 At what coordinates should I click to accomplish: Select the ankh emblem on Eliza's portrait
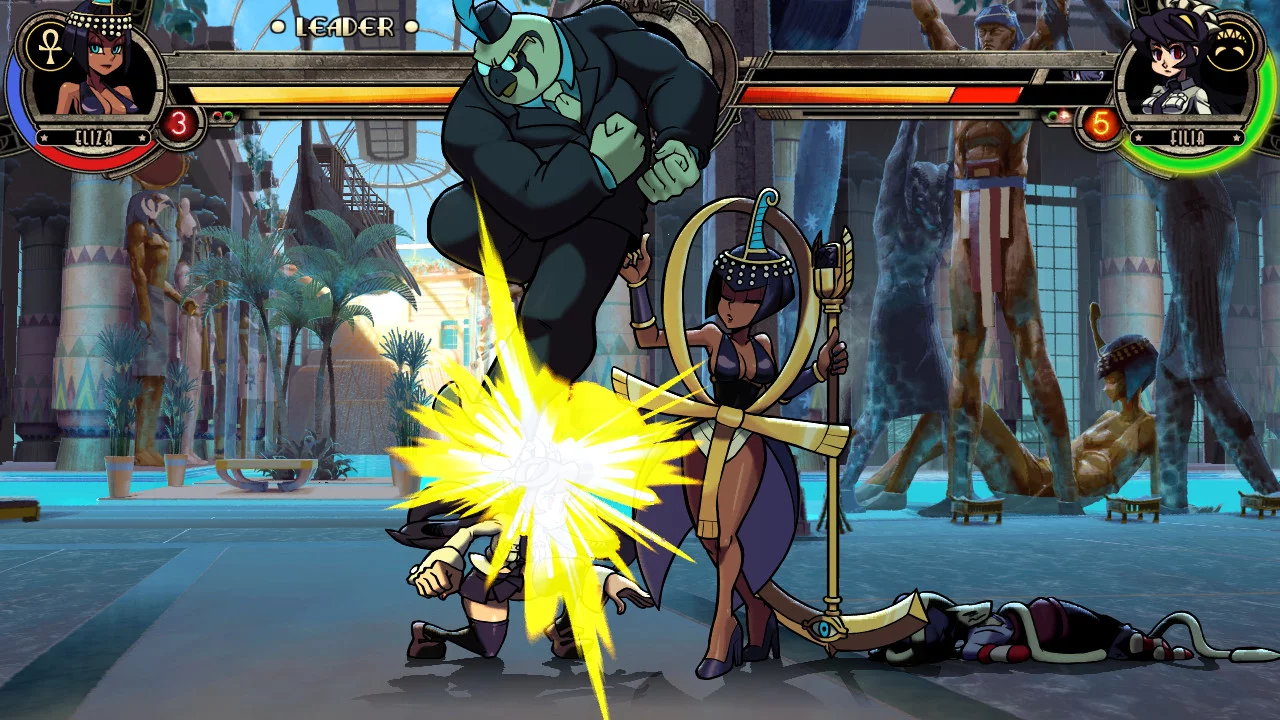48,48
